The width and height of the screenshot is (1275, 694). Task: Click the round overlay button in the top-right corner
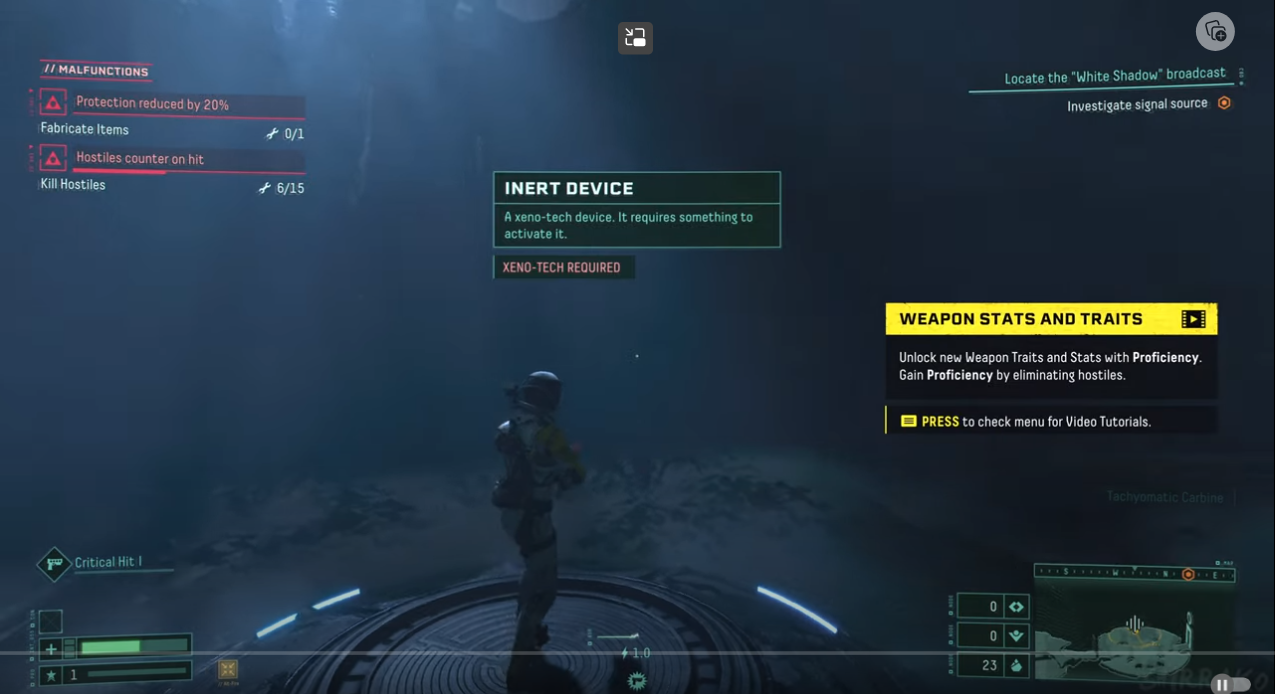coord(1215,31)
